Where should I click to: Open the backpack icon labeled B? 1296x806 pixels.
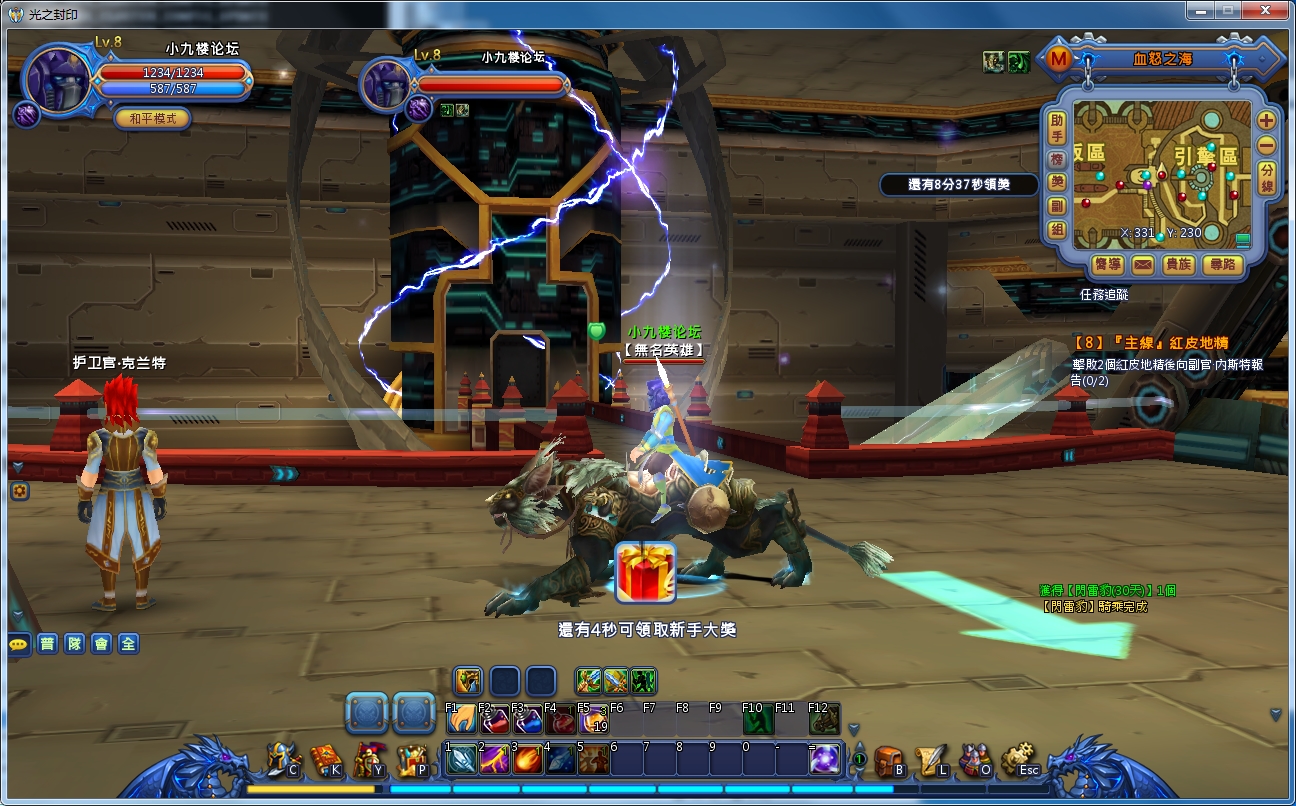[888, 760]
